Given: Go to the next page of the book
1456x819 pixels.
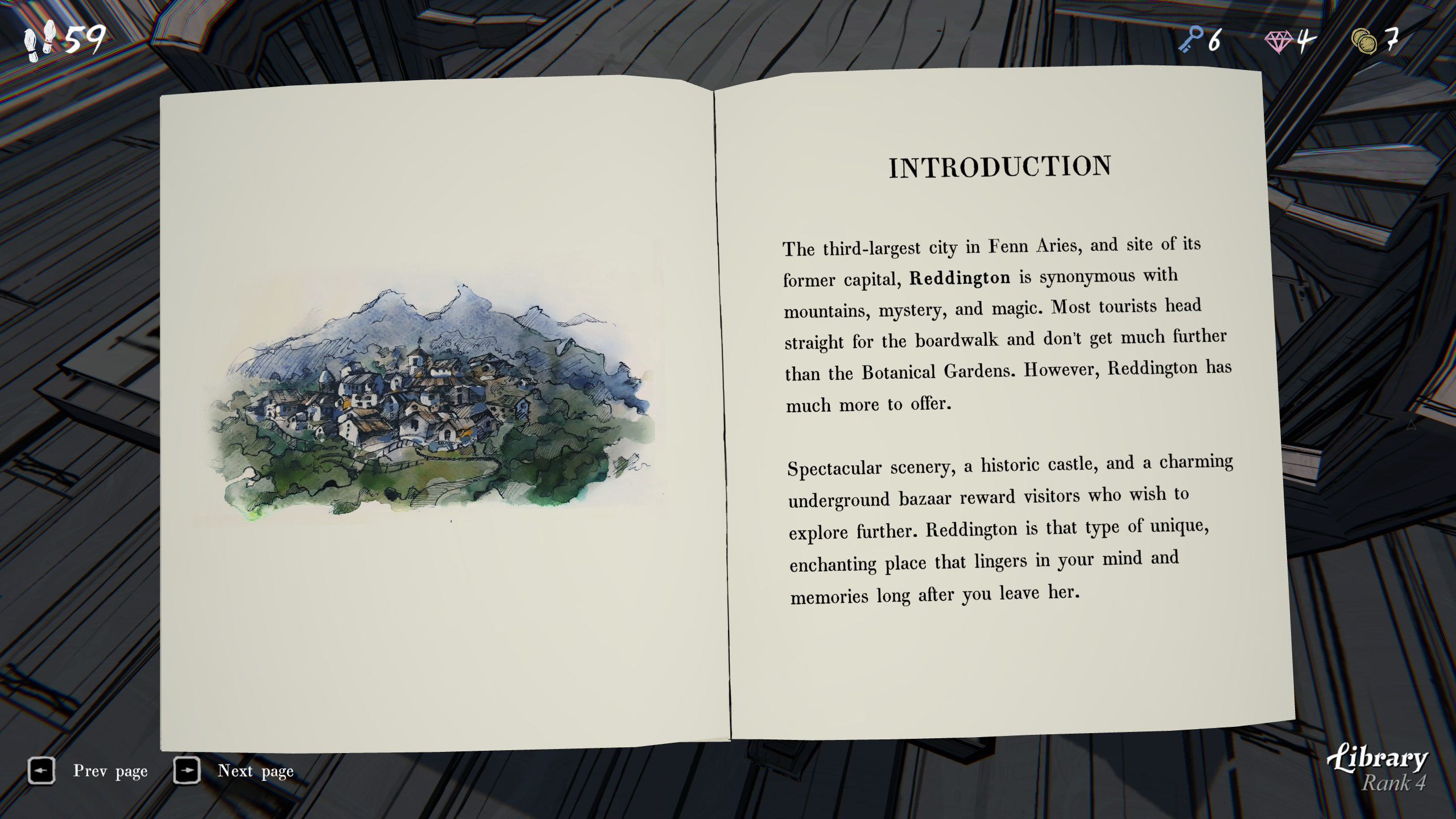Looking at the screenshot, I should click(187, 771).
